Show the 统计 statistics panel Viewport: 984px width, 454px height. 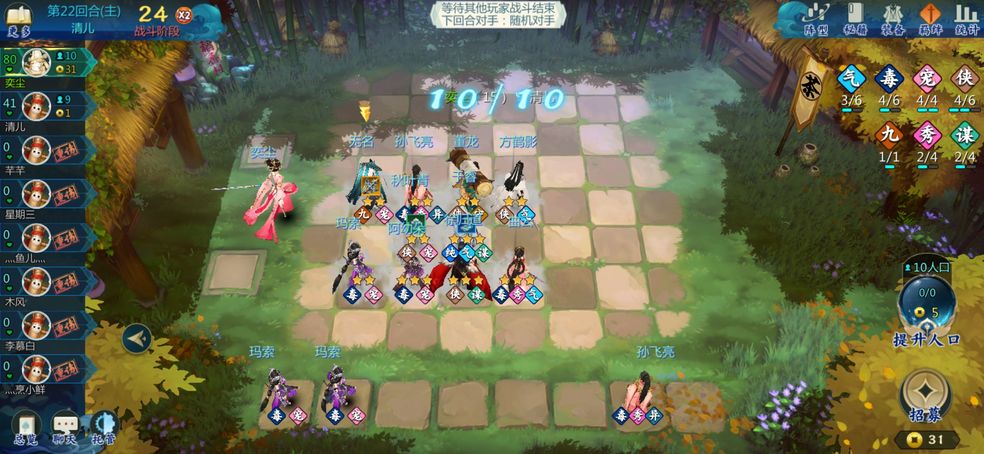tap(967, 18)
